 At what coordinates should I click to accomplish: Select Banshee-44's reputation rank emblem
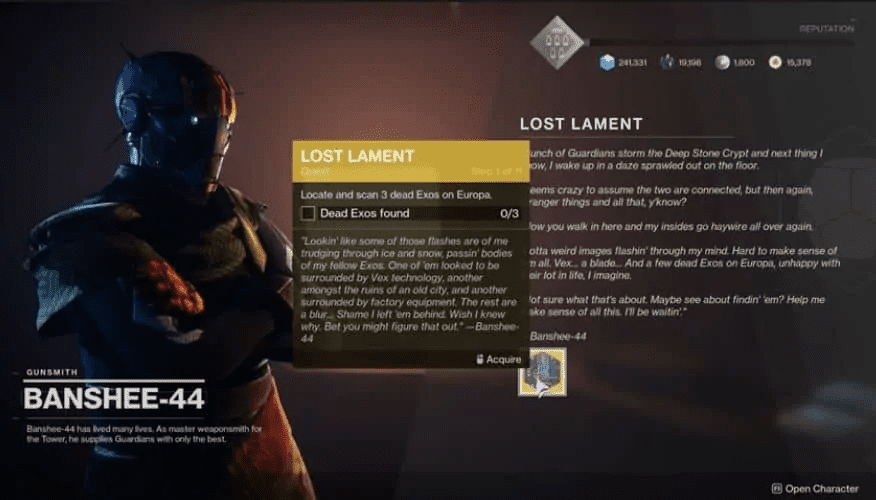tap(557, 42)
